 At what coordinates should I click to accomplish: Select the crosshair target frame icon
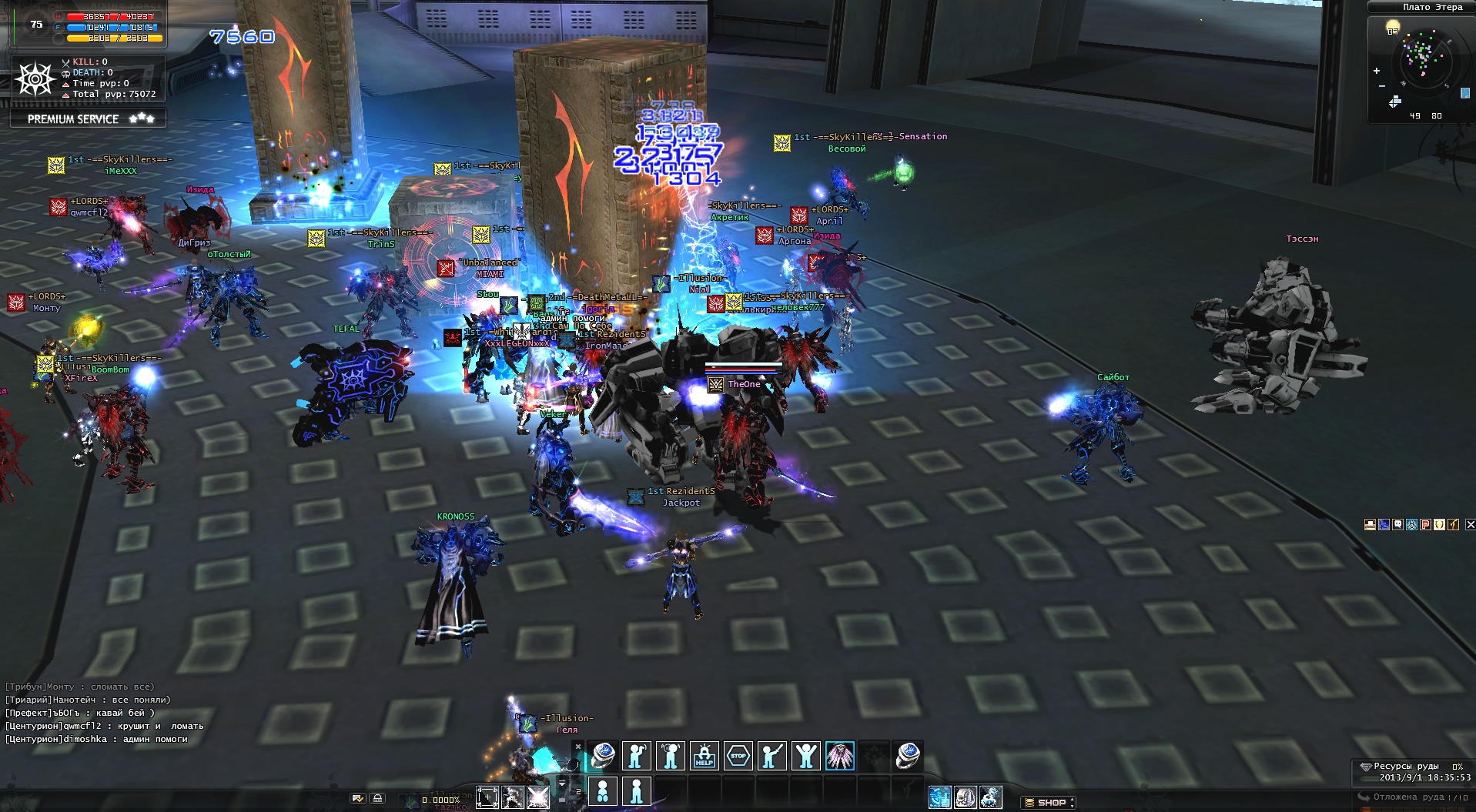487,797
